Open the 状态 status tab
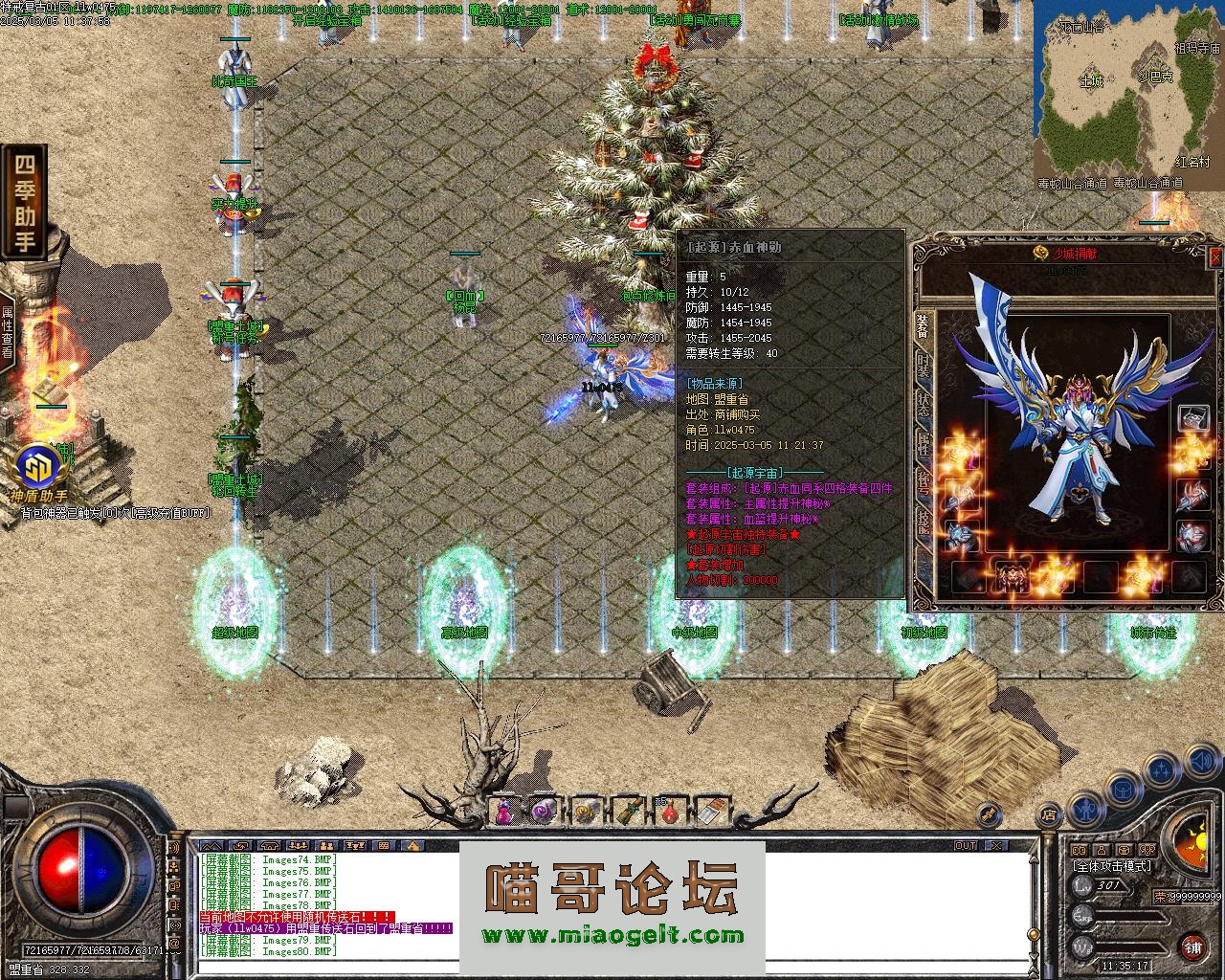 pyautogui.click(x=924, y=406)
